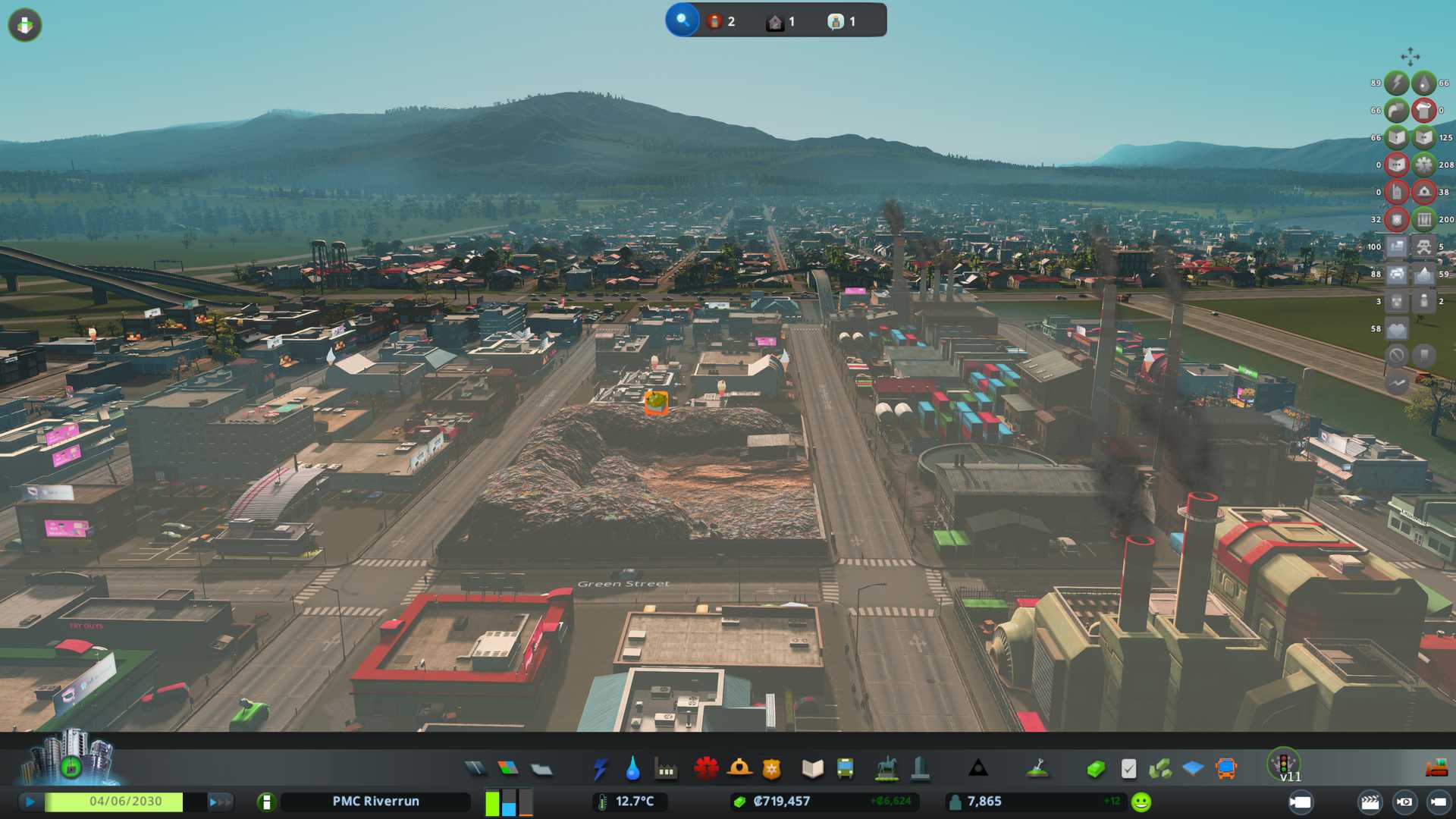Open the policies checkmark panel

click(1128, 769)
